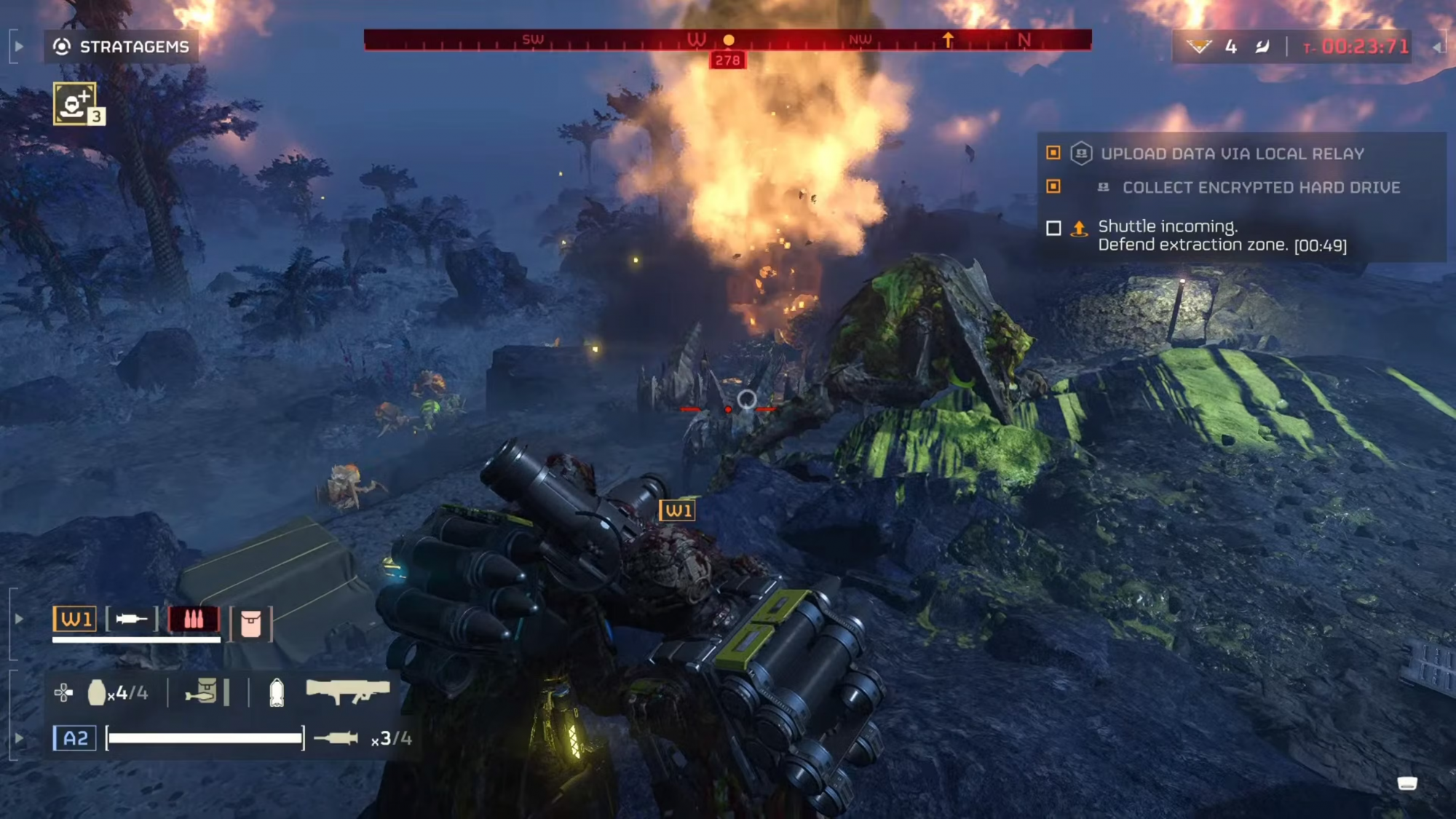The width and height of the screenshot is (1456, 819).
Task: Choose the rocket launcher weapon icon
Action: 348,692
